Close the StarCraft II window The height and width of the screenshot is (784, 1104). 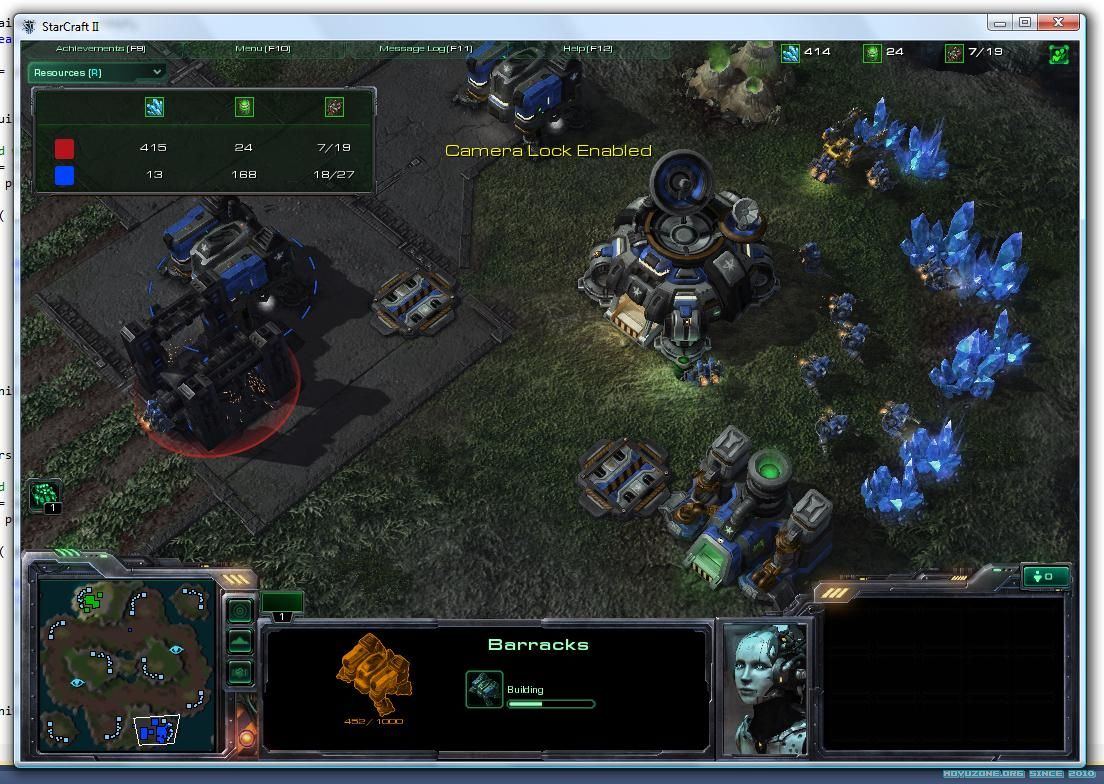1059,22
